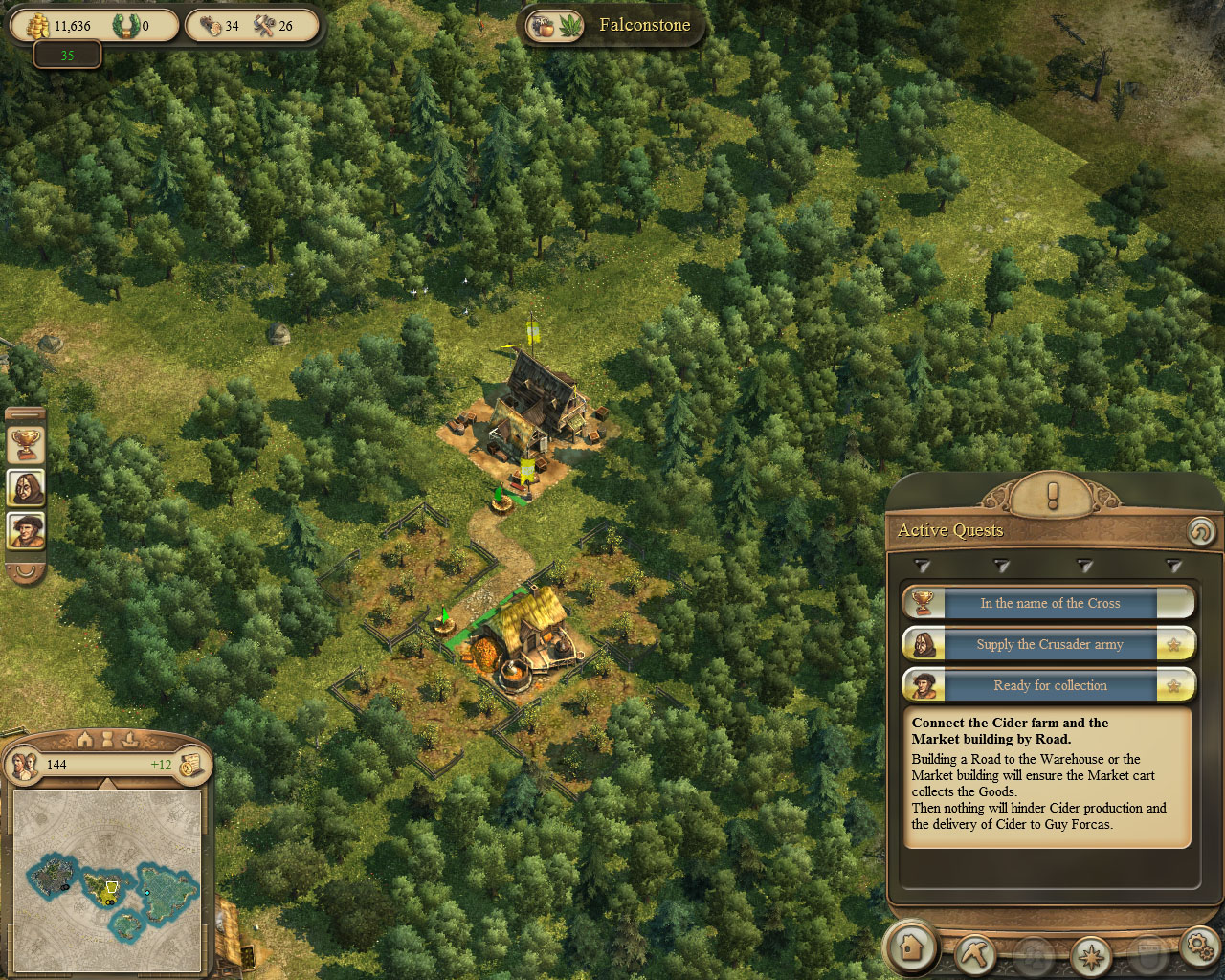
Task: Select the 'Supply the Crusader army' quest
Action: point(1049,644)
